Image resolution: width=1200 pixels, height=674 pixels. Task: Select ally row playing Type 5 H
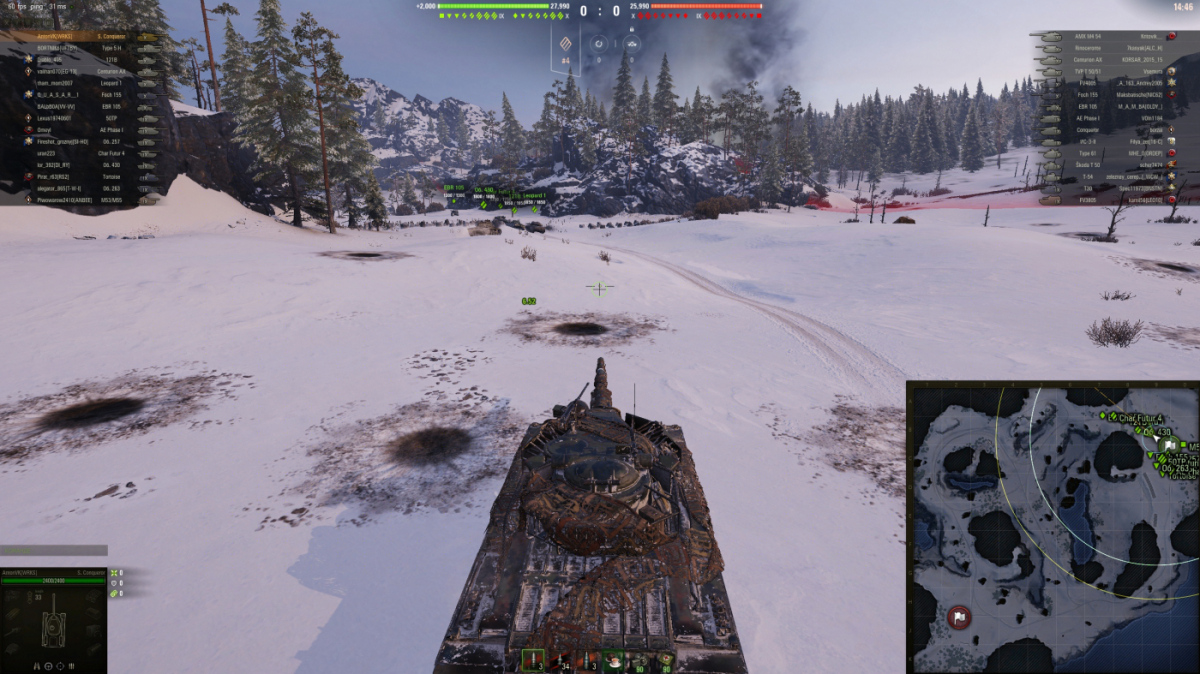80,48
